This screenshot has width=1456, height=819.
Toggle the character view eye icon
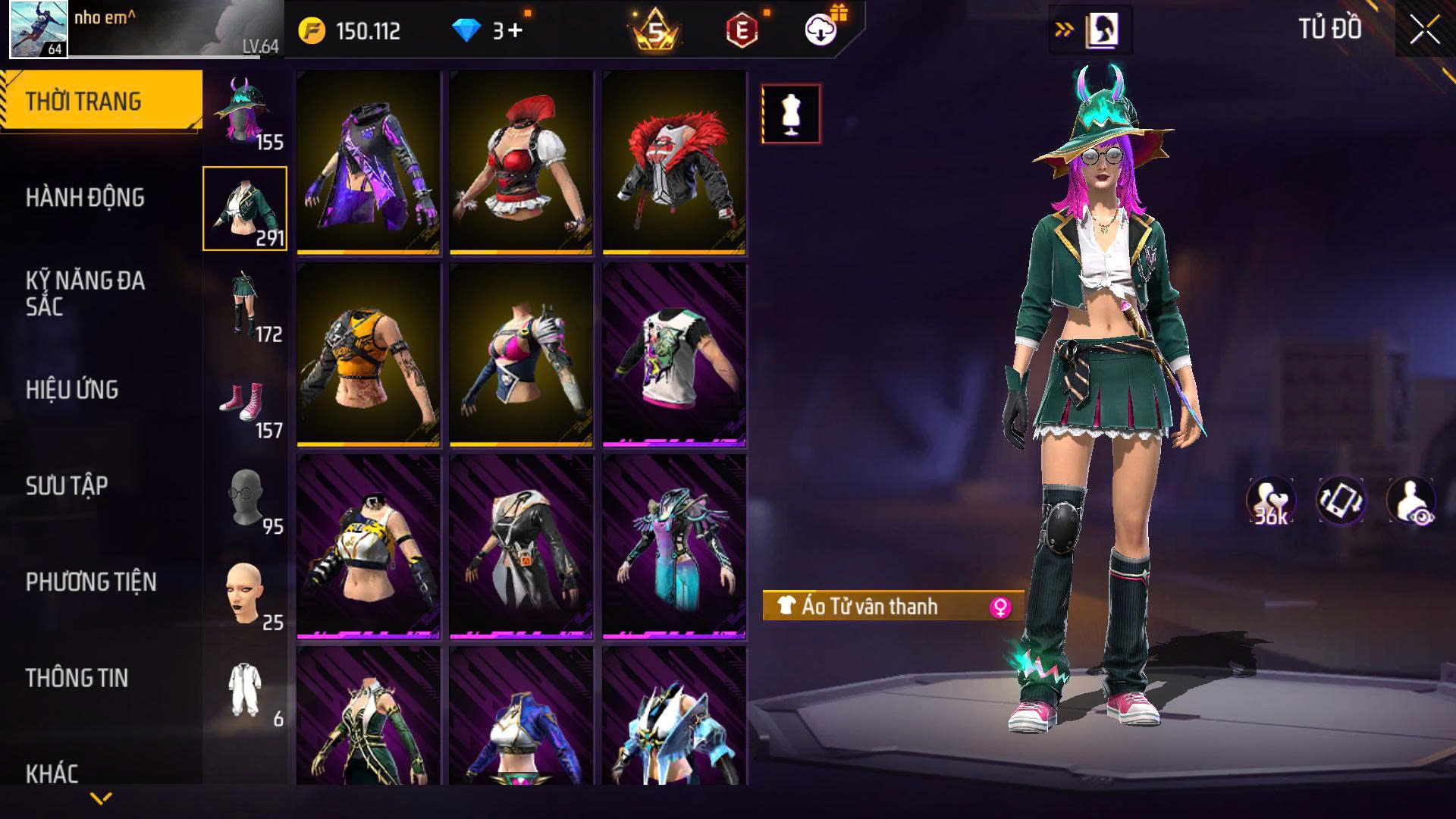point(1410,501)
